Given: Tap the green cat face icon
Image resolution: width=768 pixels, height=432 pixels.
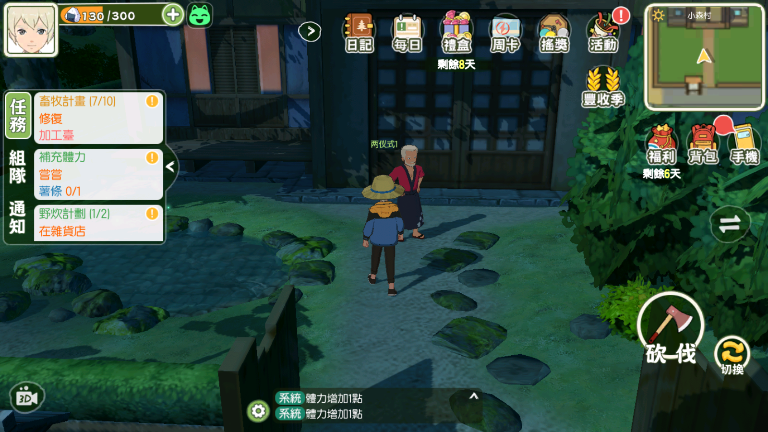Looking at the screenshot, I should 200,15.
